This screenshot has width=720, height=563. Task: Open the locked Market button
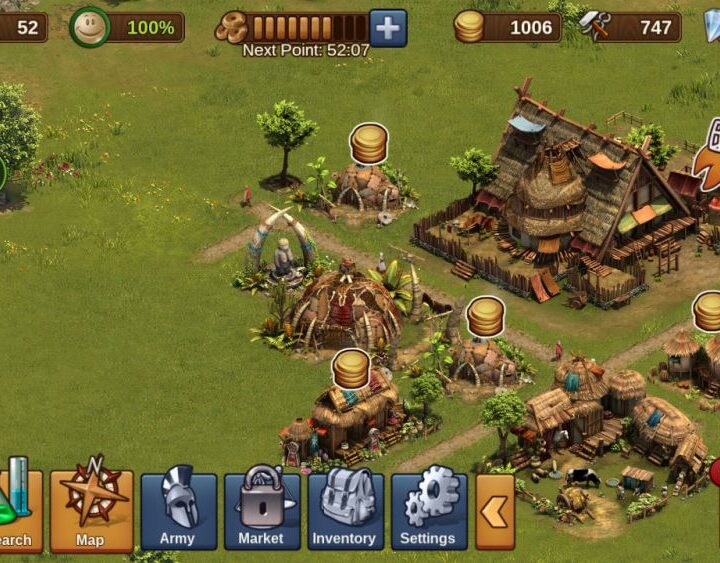tap(261, 510)
